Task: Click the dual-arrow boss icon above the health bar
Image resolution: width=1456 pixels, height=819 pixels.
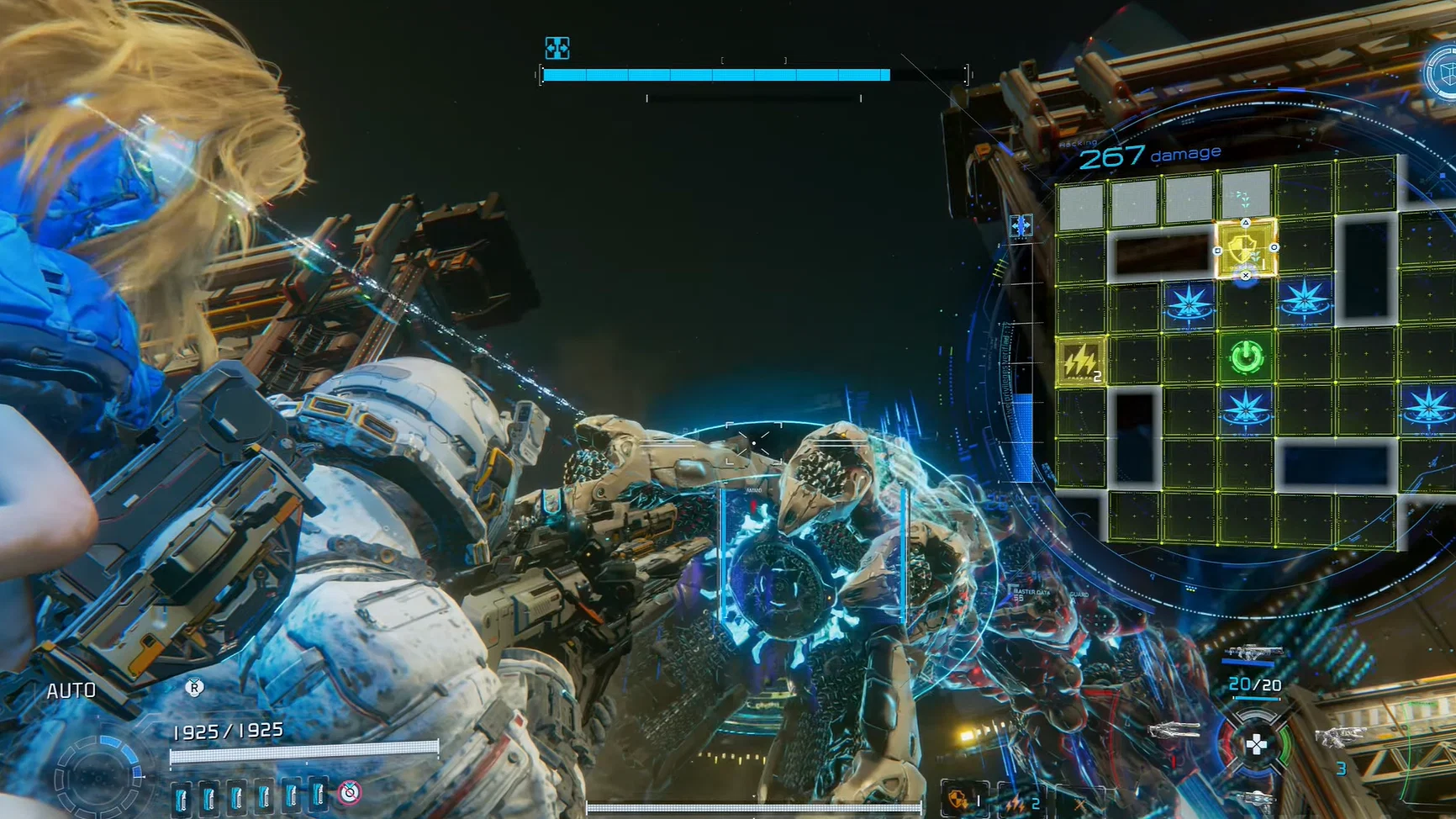Action: (557, 48)
